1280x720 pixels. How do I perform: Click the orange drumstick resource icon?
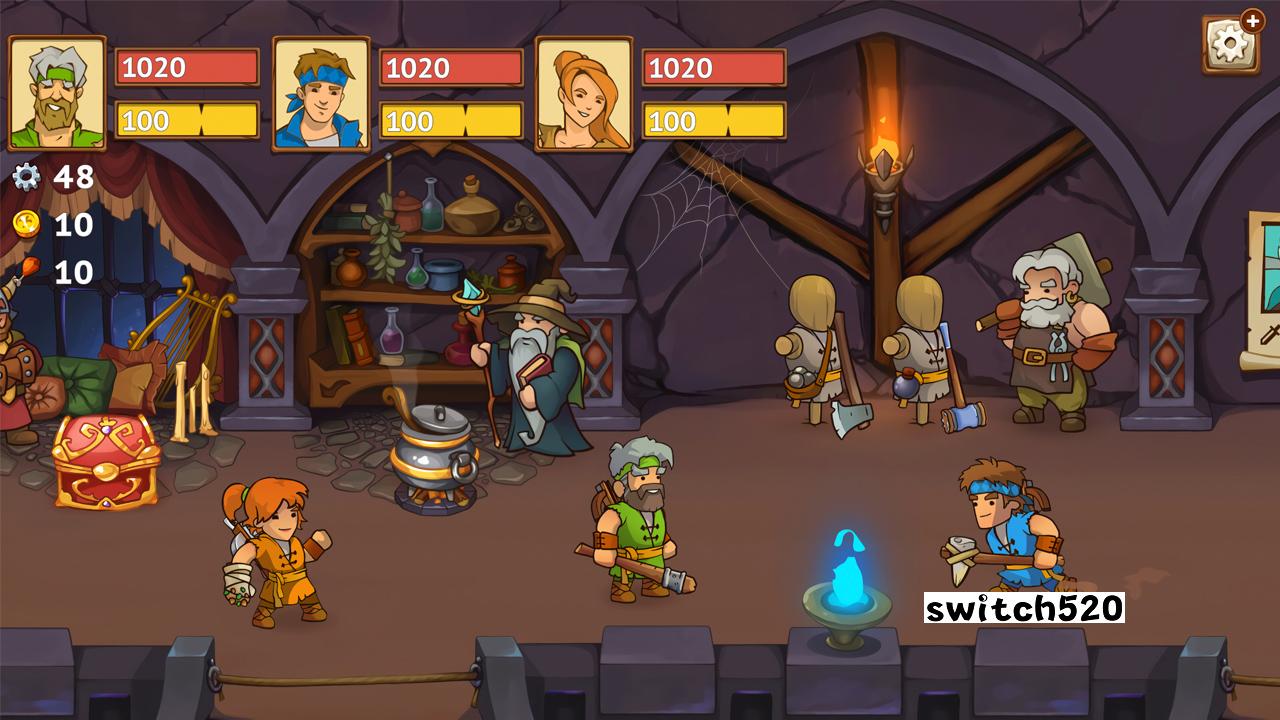tap(31, 269)
